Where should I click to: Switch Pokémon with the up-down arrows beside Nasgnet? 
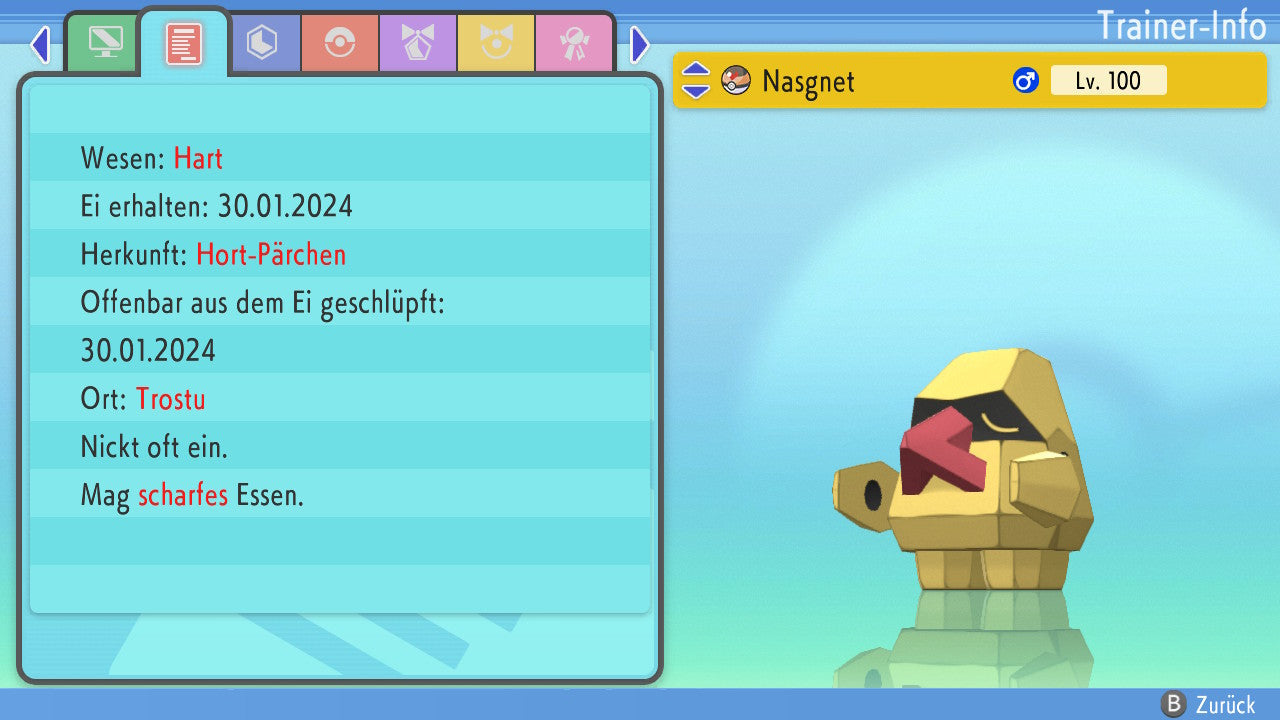(x=696, y=81)
